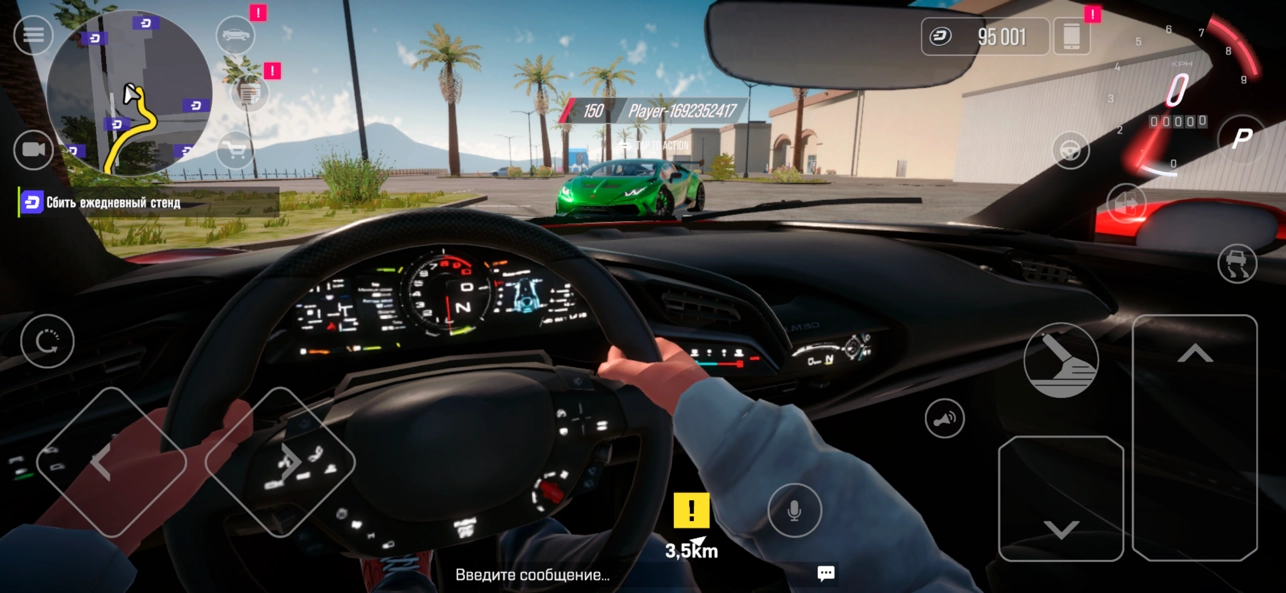Steer right with the right arrow

coord(281,461)
